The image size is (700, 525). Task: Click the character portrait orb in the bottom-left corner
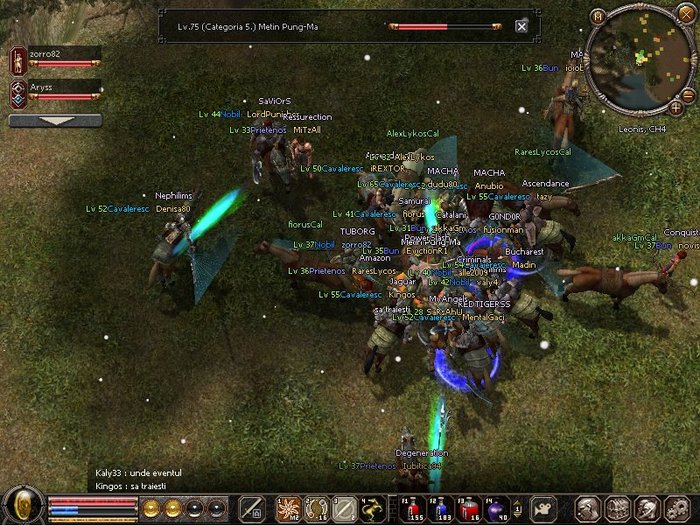[22, 505]
